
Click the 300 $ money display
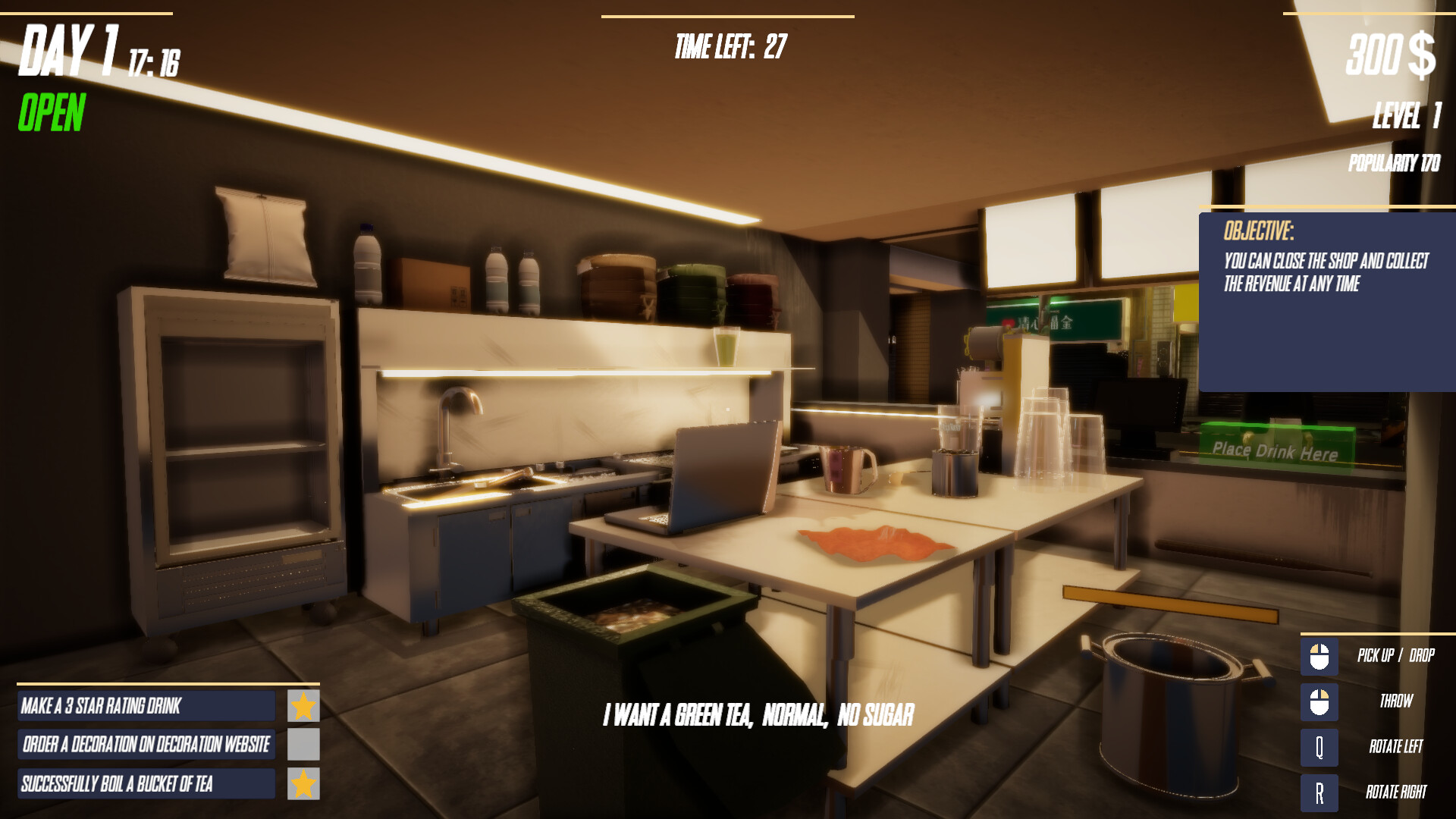tap(1393, 55)
